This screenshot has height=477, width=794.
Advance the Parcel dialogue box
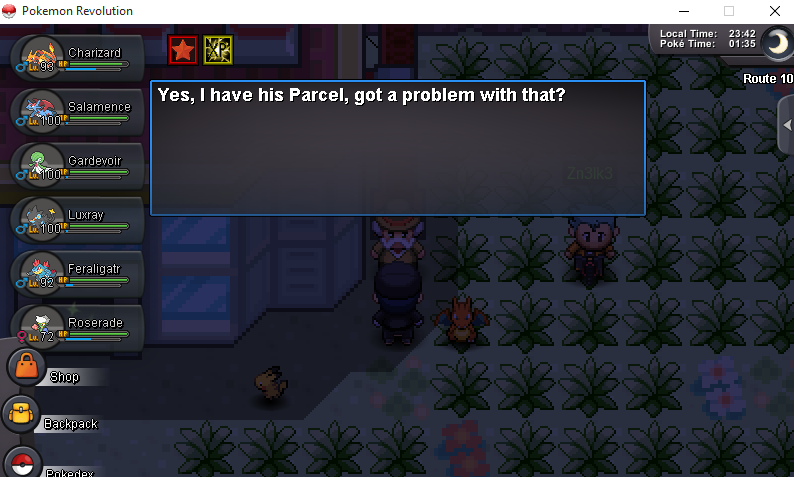(x=397, y=148)
